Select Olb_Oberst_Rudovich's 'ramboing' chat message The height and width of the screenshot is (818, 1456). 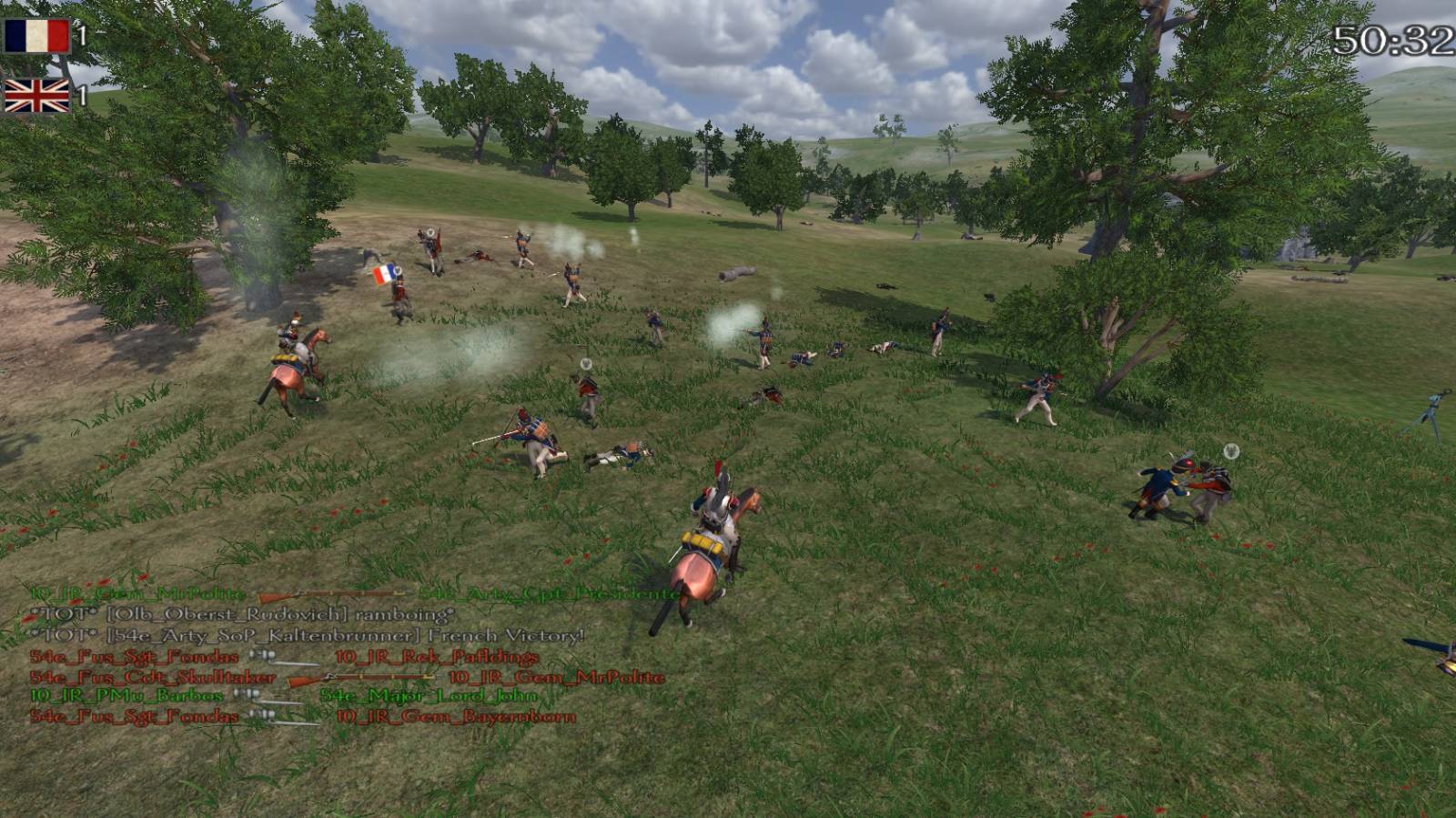point(243,615)
